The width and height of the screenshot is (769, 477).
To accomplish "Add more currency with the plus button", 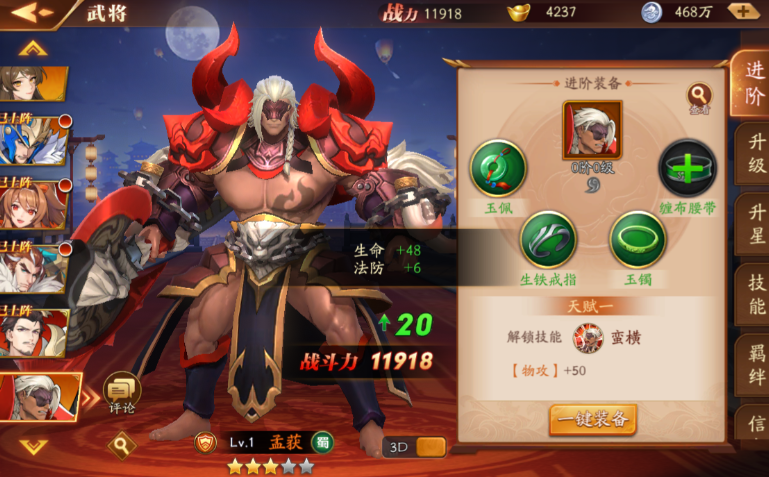I will [x=742, y=12].
